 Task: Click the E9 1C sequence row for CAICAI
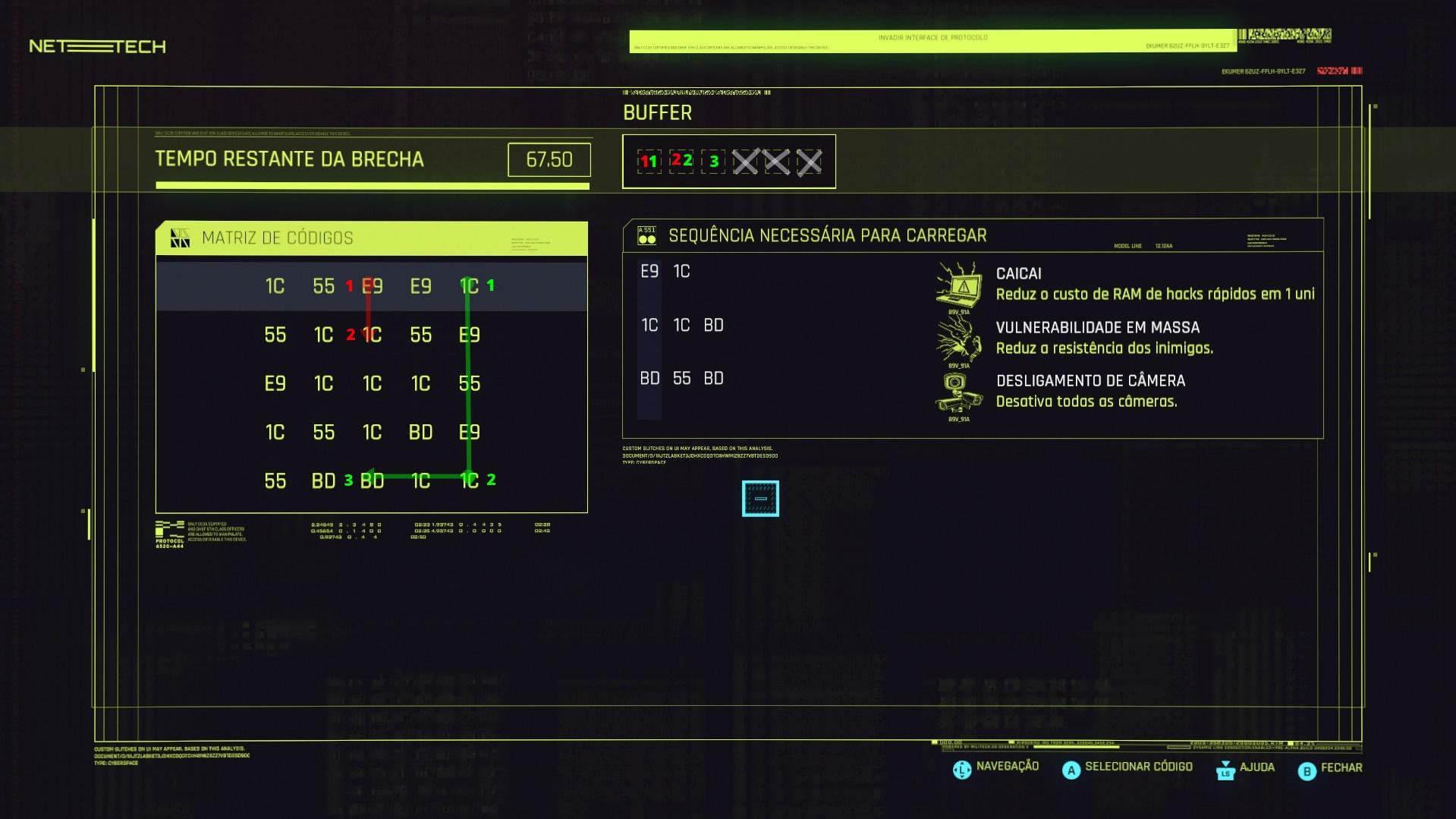(664, 271)
